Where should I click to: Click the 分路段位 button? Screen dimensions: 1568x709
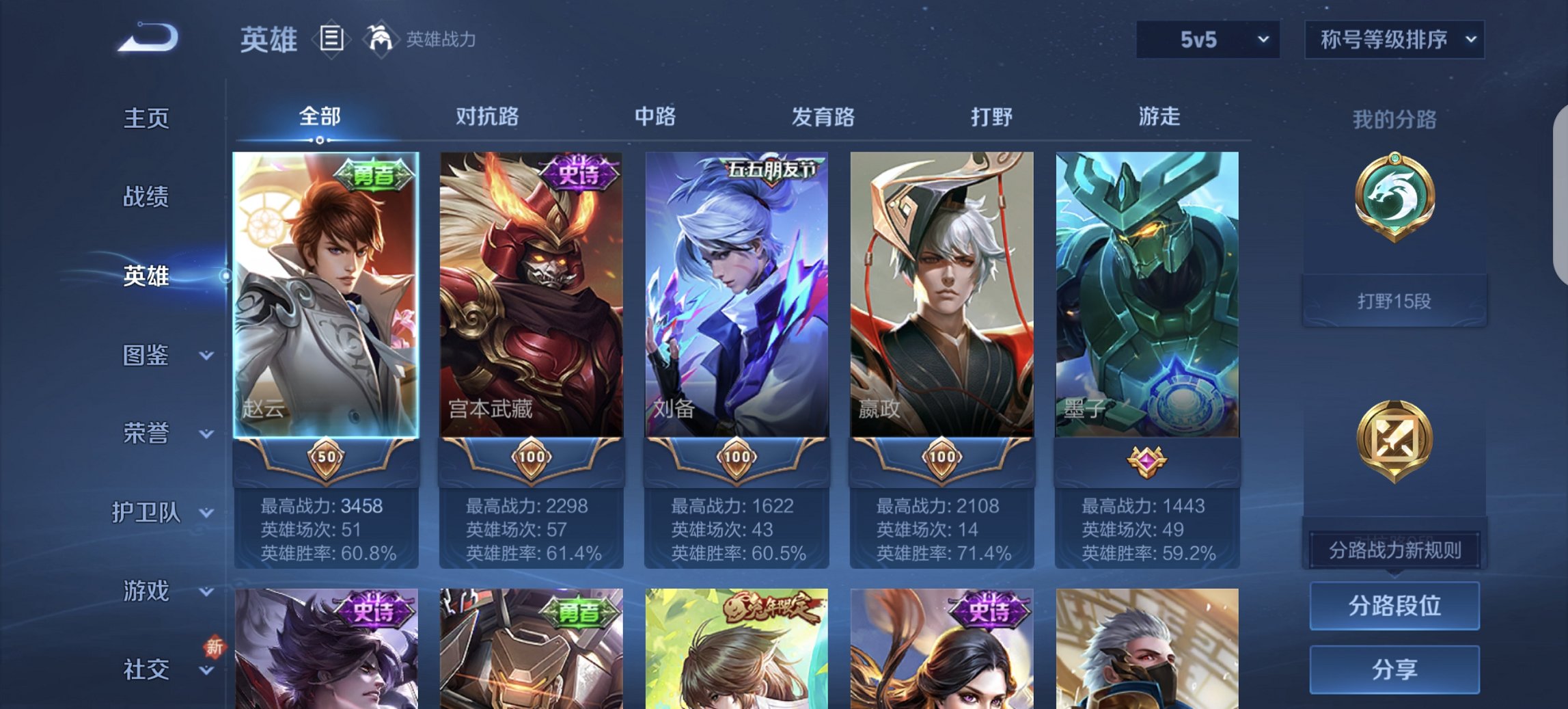pos(1394,606)
